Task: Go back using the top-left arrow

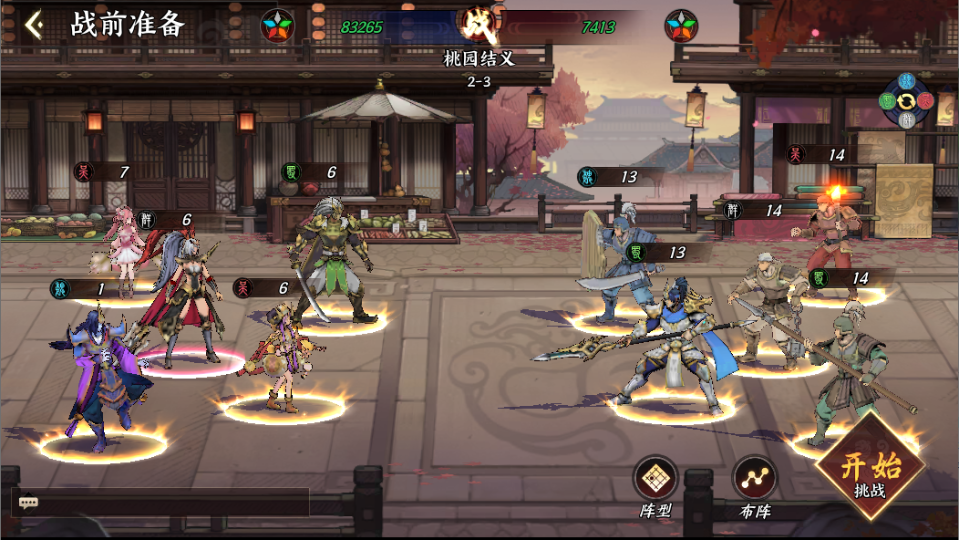Action: 34,25
